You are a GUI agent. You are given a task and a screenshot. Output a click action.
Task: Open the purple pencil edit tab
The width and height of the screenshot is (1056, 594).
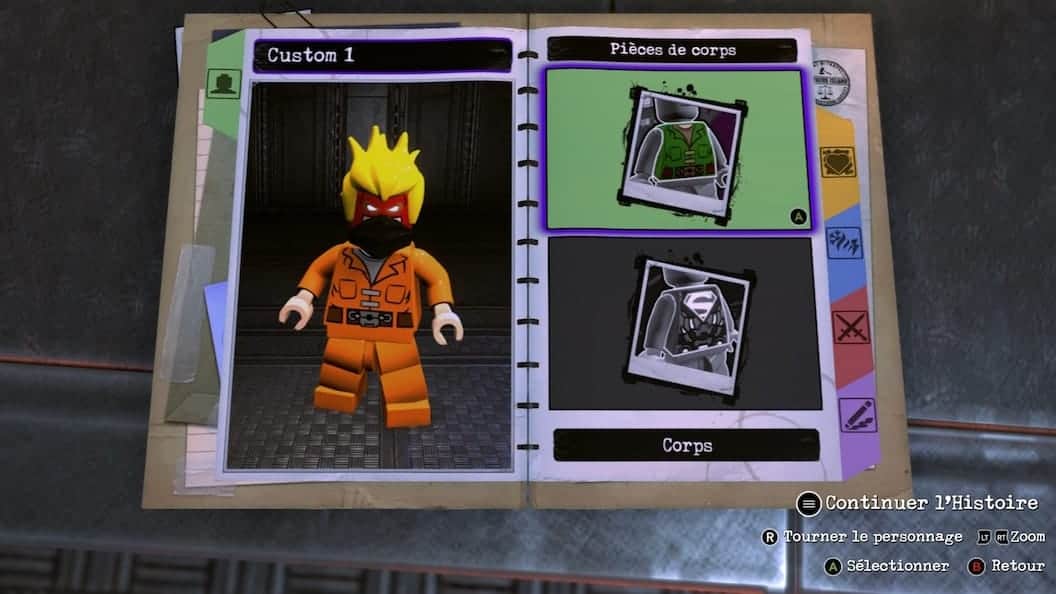[x=857, y=414]
